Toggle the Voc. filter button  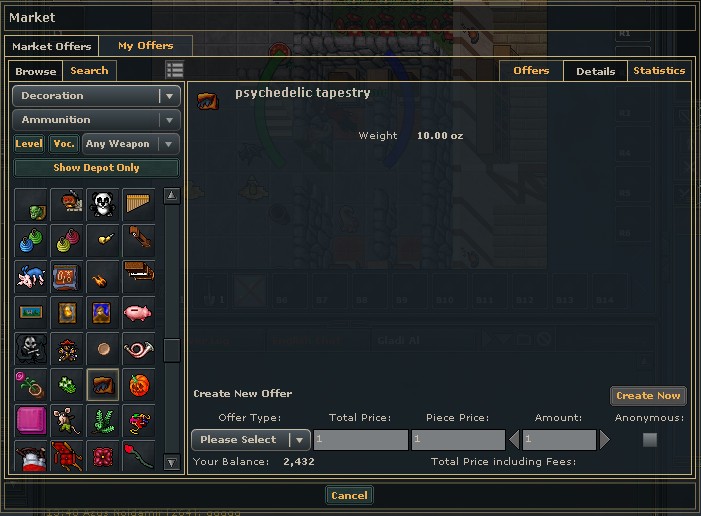tap(64, 144)
